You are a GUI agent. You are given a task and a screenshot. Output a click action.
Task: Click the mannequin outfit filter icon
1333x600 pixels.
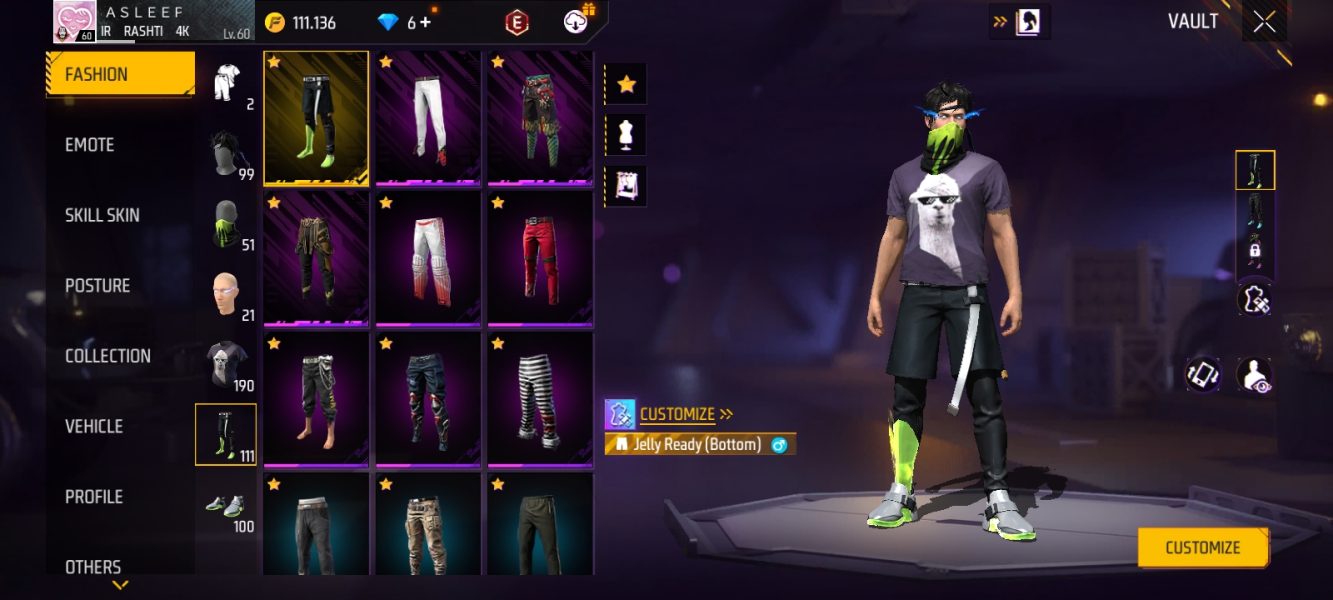626,135
